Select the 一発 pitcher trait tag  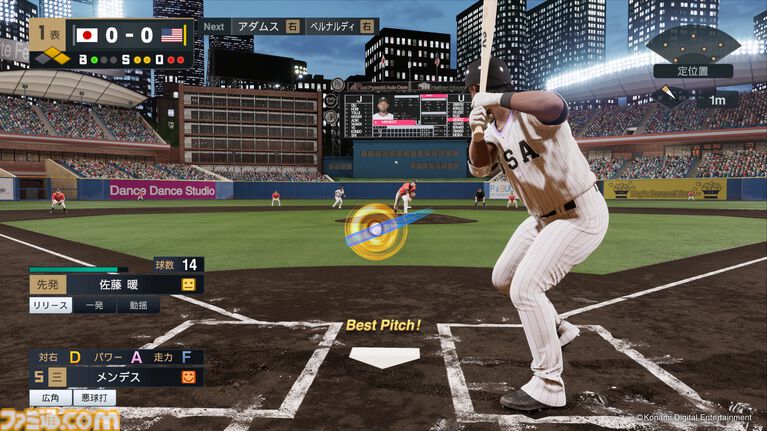tap(94, 305)
